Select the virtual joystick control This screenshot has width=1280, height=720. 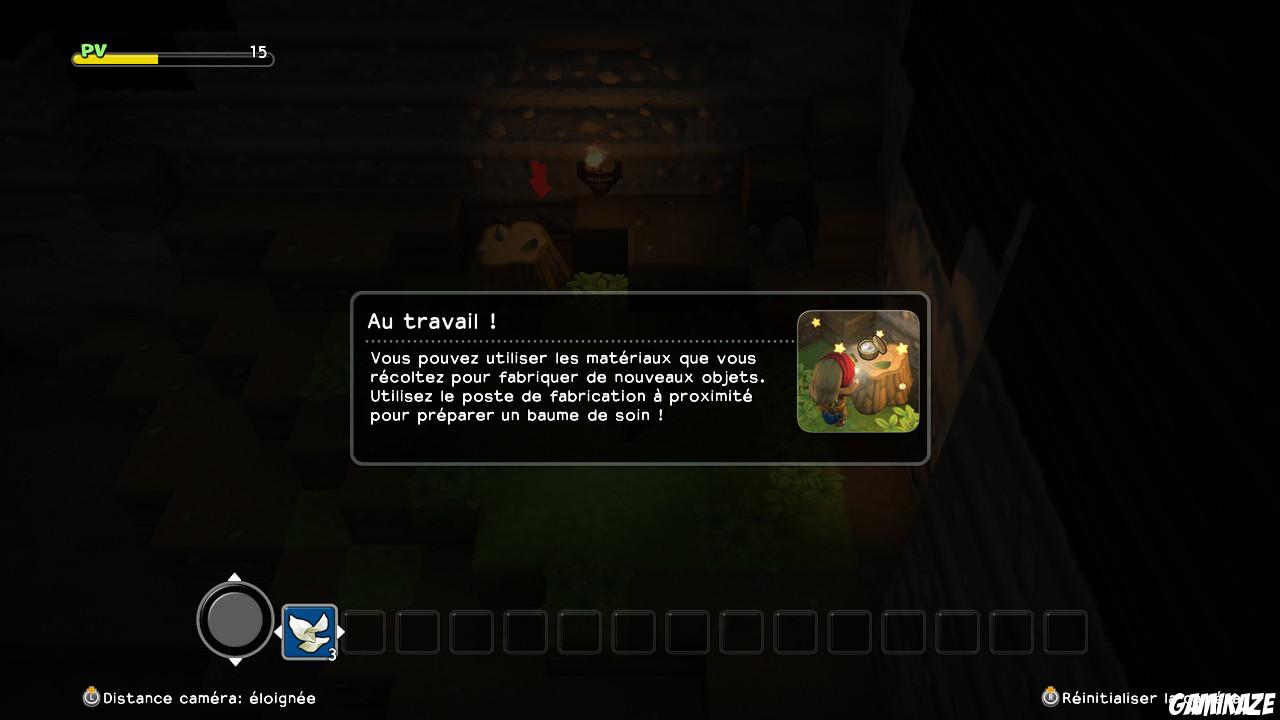235,620
